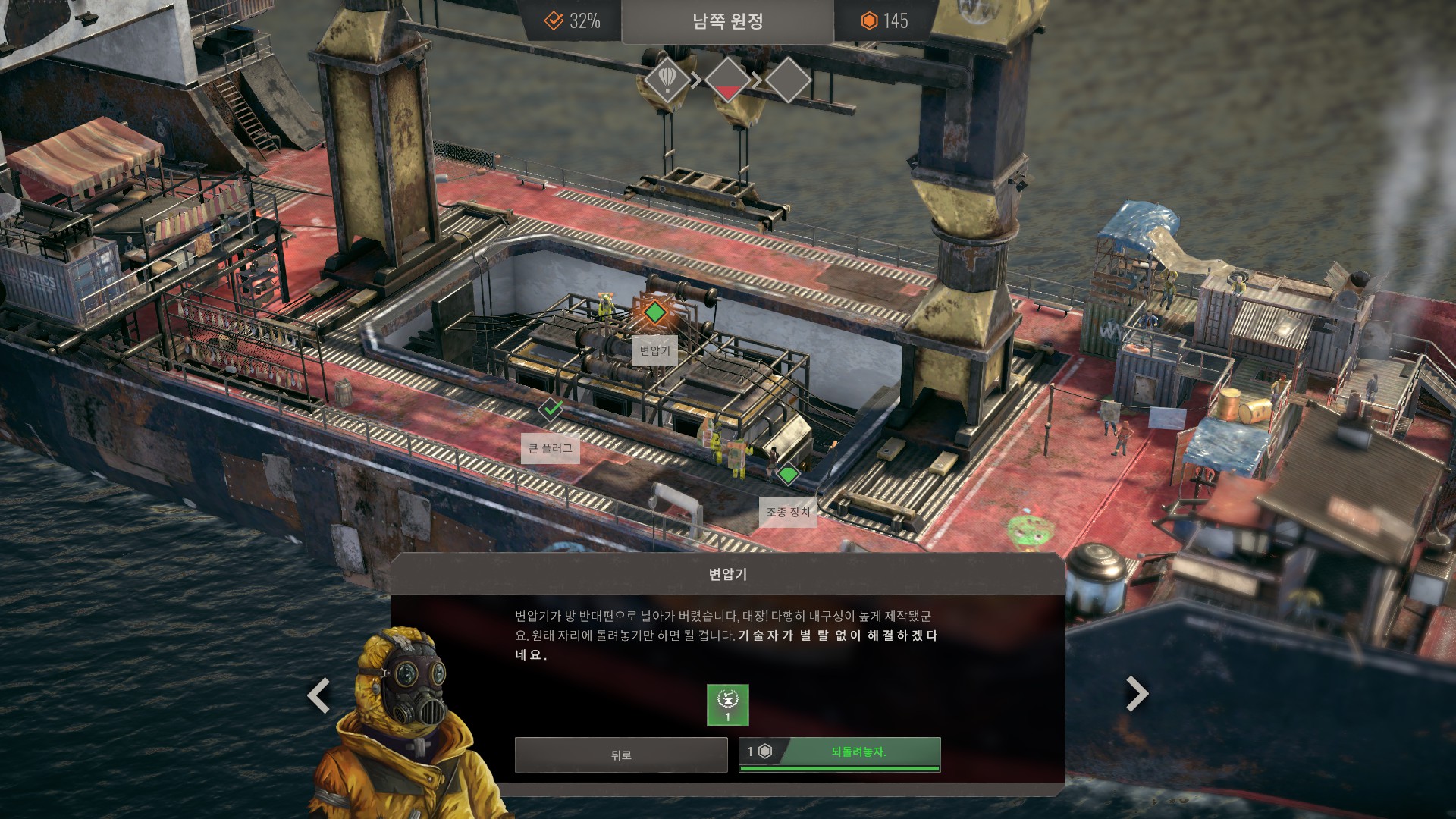
Task: Click the balloon stage diamond icon
Action: pyautogui.click(x=667, y=79)
